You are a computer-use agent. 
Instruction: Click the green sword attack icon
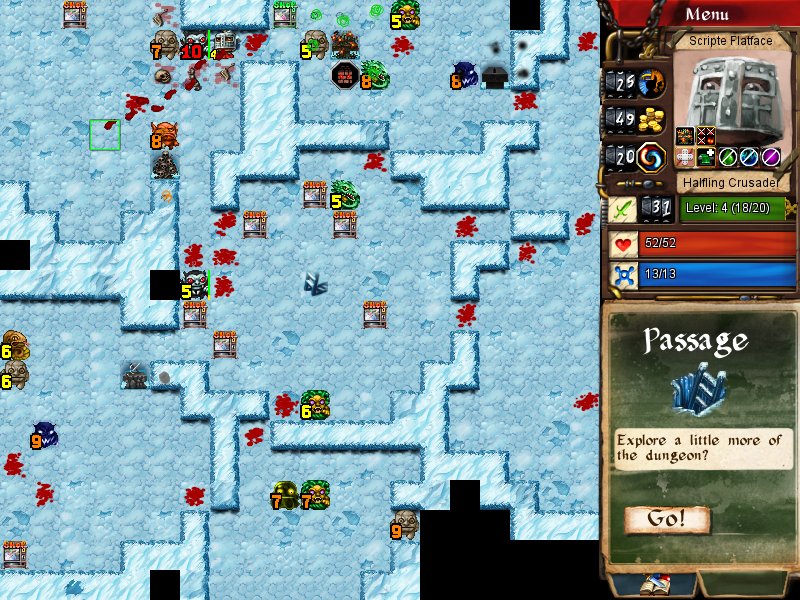point(624,209)
